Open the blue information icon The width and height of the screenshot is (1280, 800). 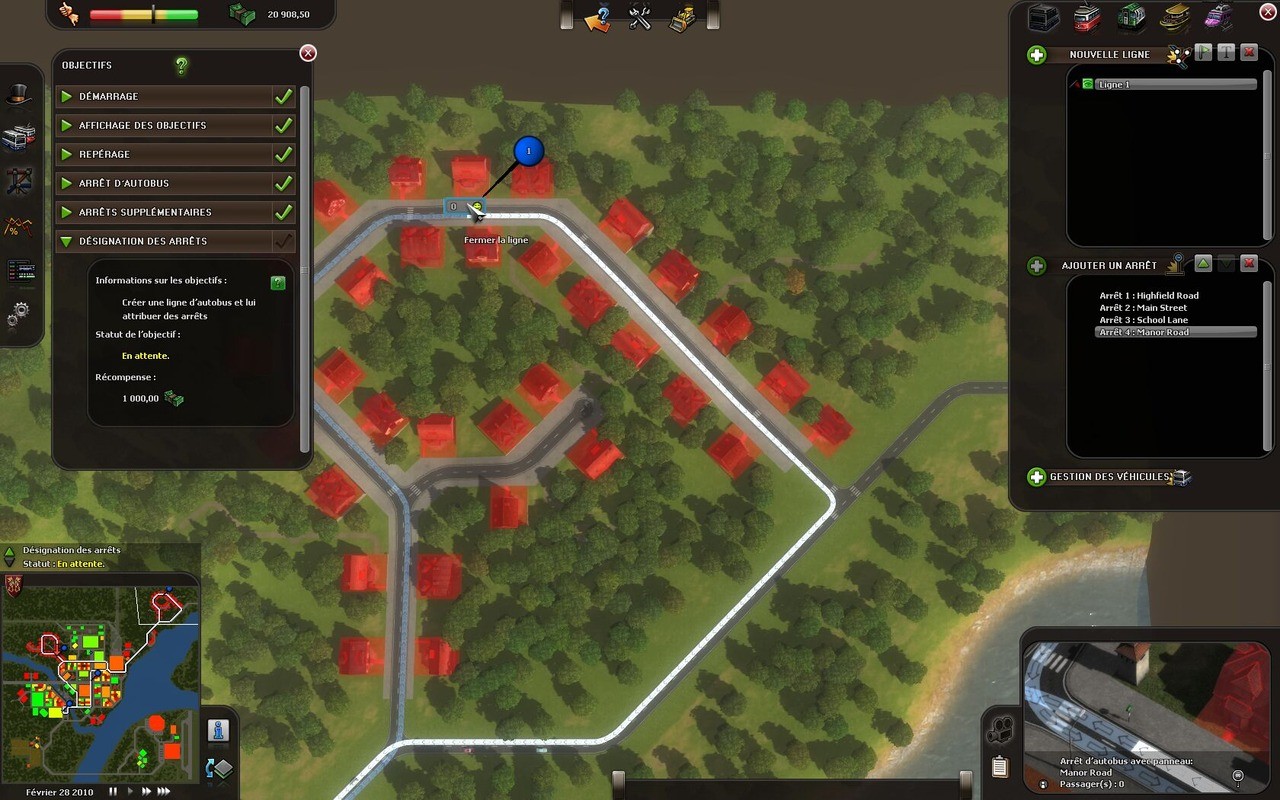click(x=219, y=730)
